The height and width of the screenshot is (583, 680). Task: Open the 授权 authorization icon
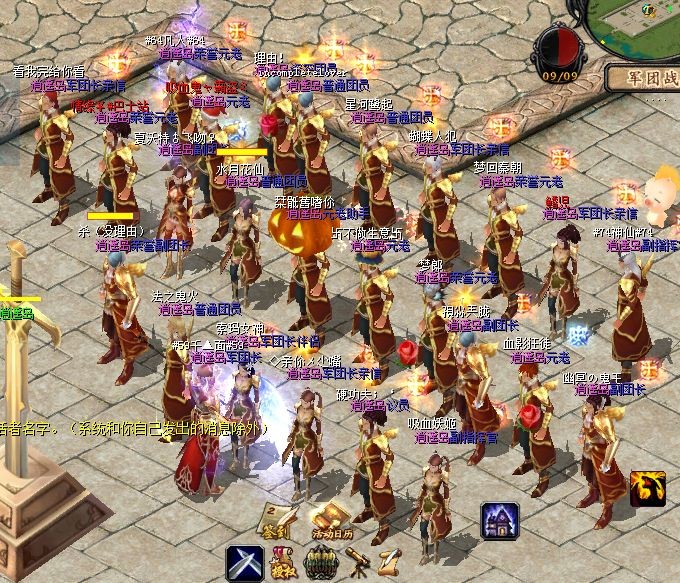click(x=285, y=564)
